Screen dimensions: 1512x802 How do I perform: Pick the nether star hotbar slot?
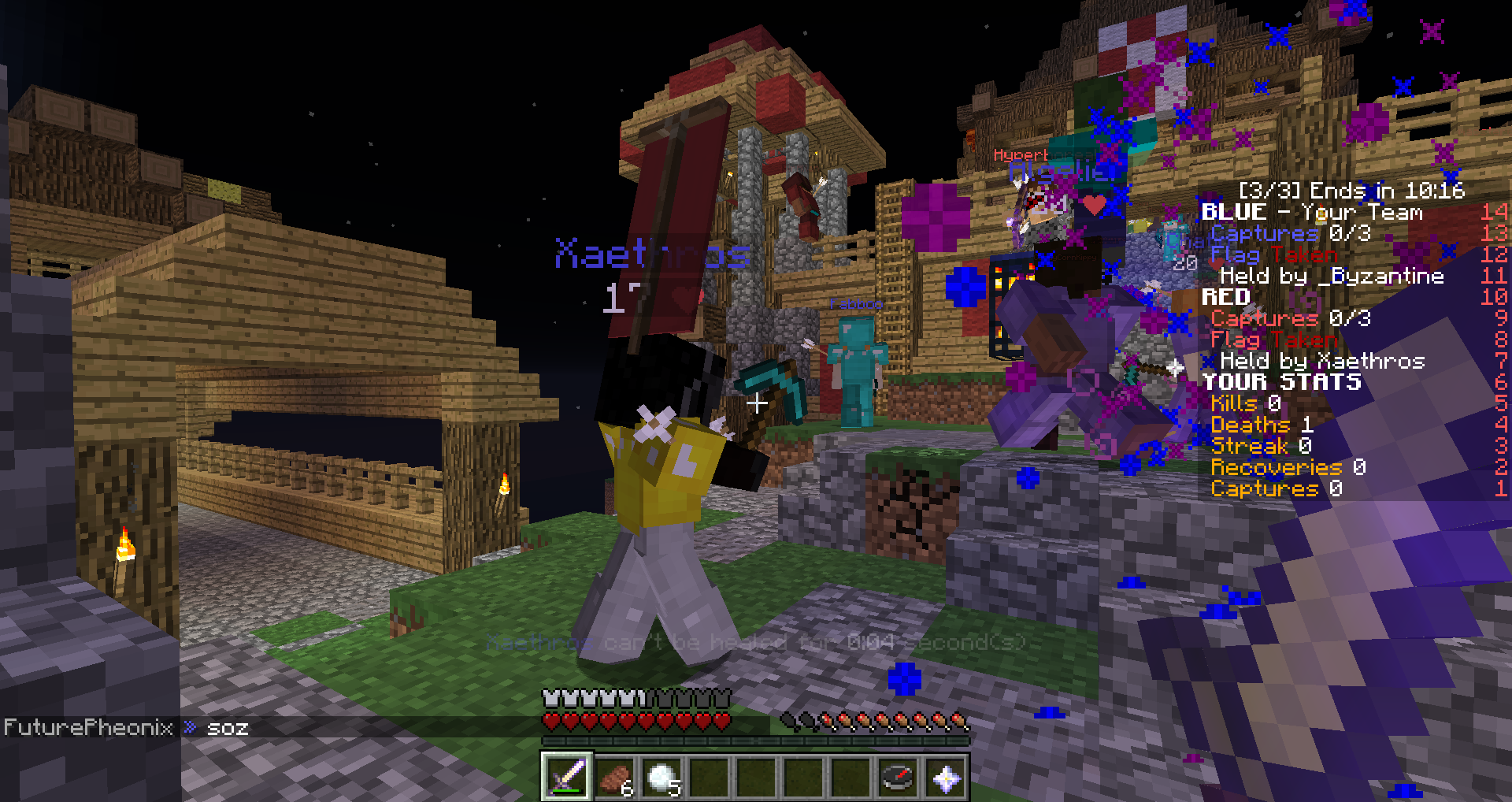coord(946,778)
